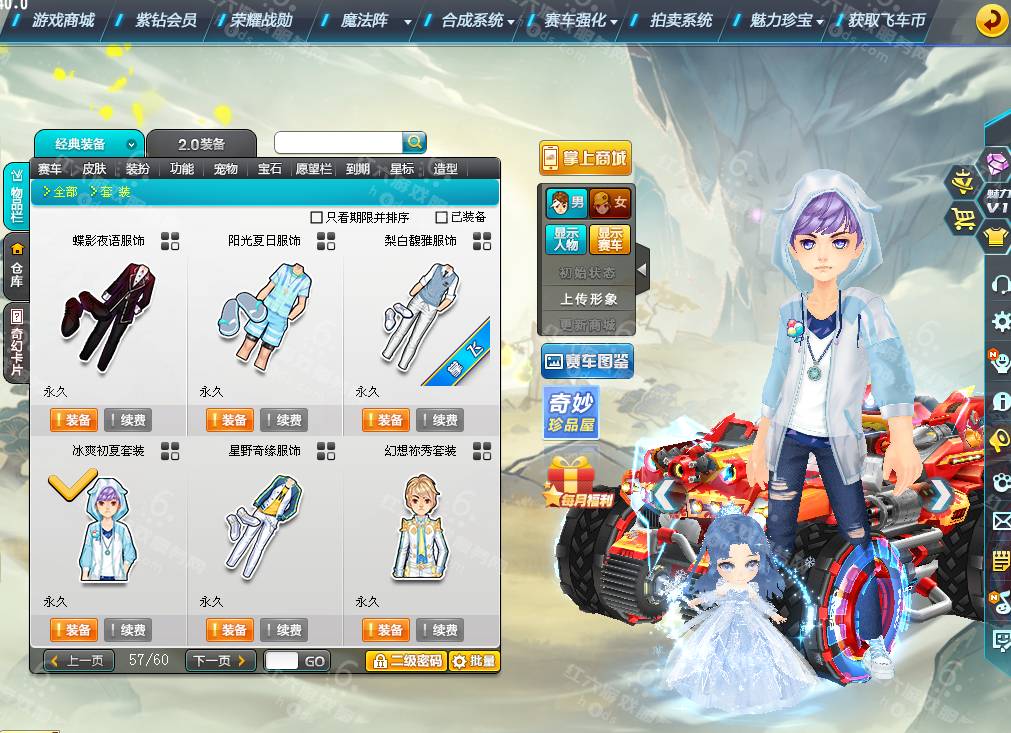This screenshot has height=733, width=1011.
Task: Open the 二级密码 secondary password button
Action: point(406,661)
